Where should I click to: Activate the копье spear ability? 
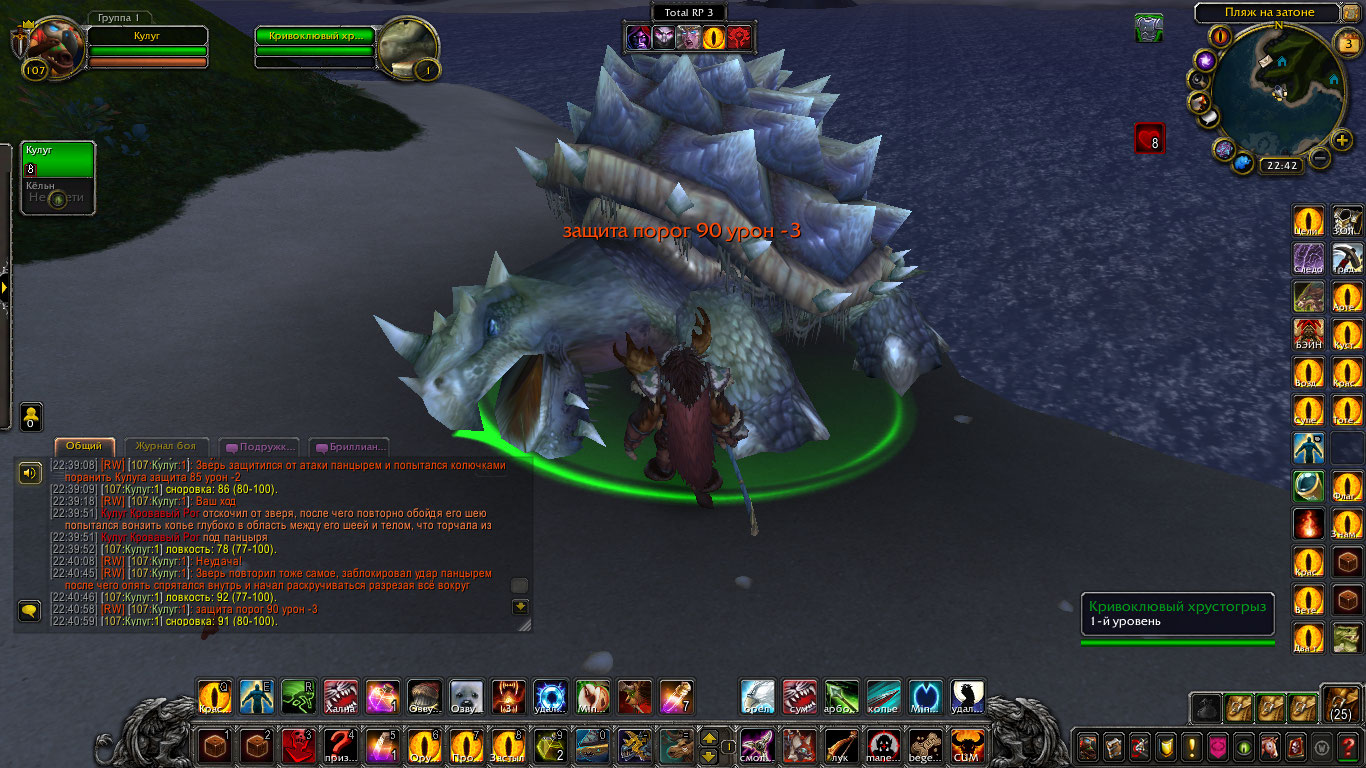883,697
